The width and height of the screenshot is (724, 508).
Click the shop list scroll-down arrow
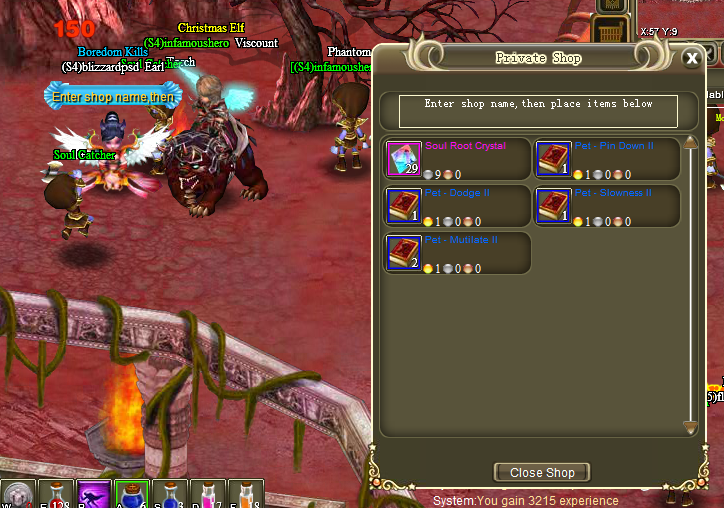tap(690, 427)
